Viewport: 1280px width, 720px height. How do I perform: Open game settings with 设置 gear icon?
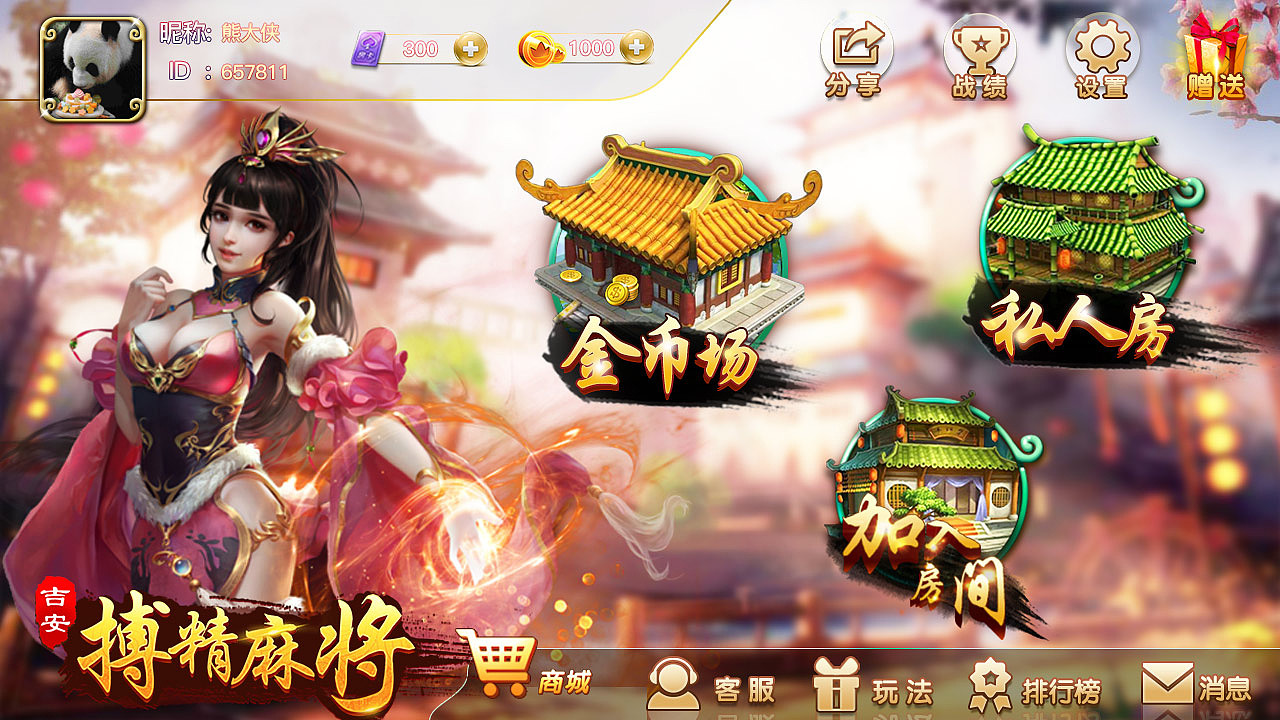1103,57
